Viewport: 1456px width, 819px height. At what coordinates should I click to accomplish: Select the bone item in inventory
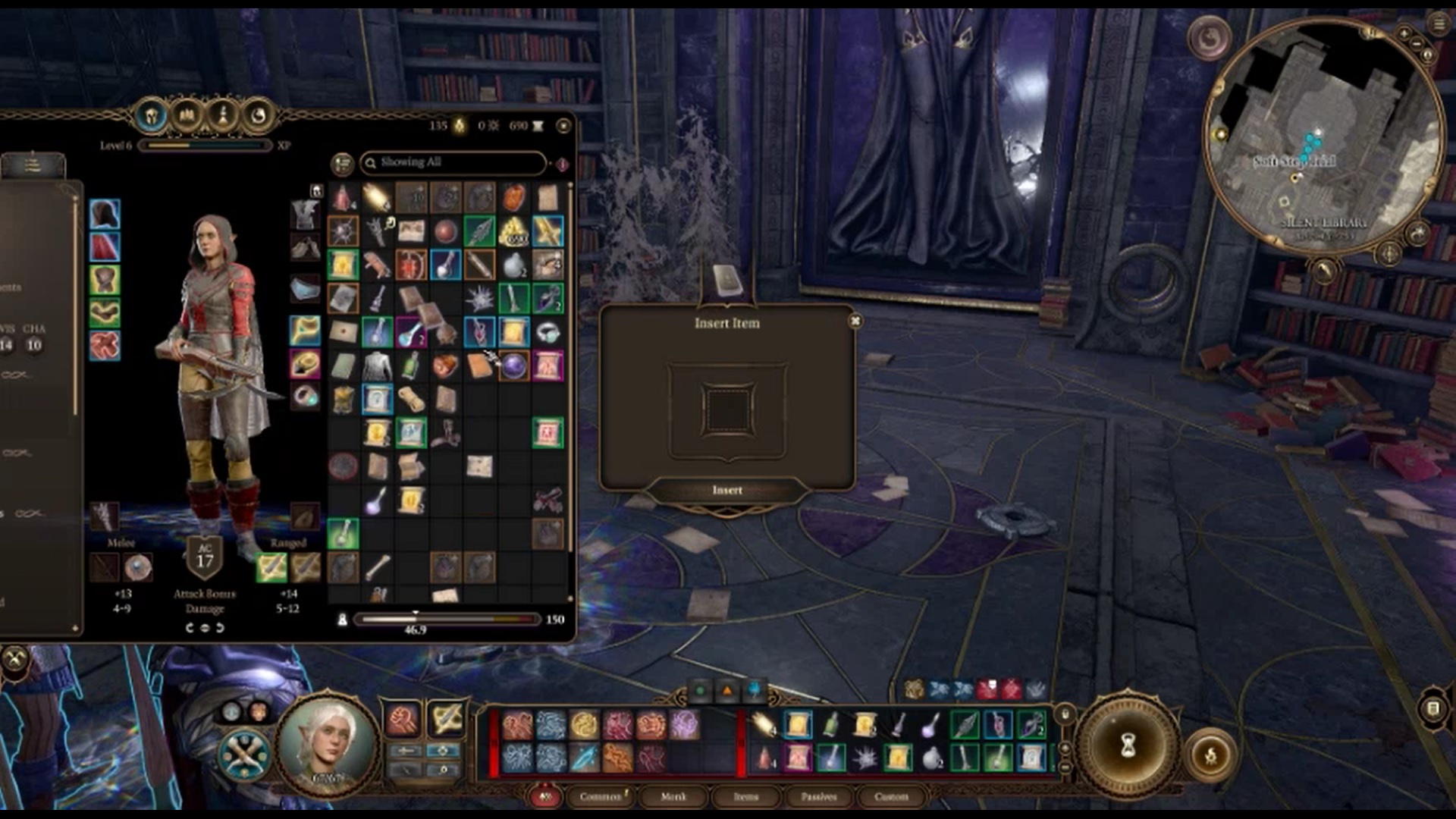(378, 566)
